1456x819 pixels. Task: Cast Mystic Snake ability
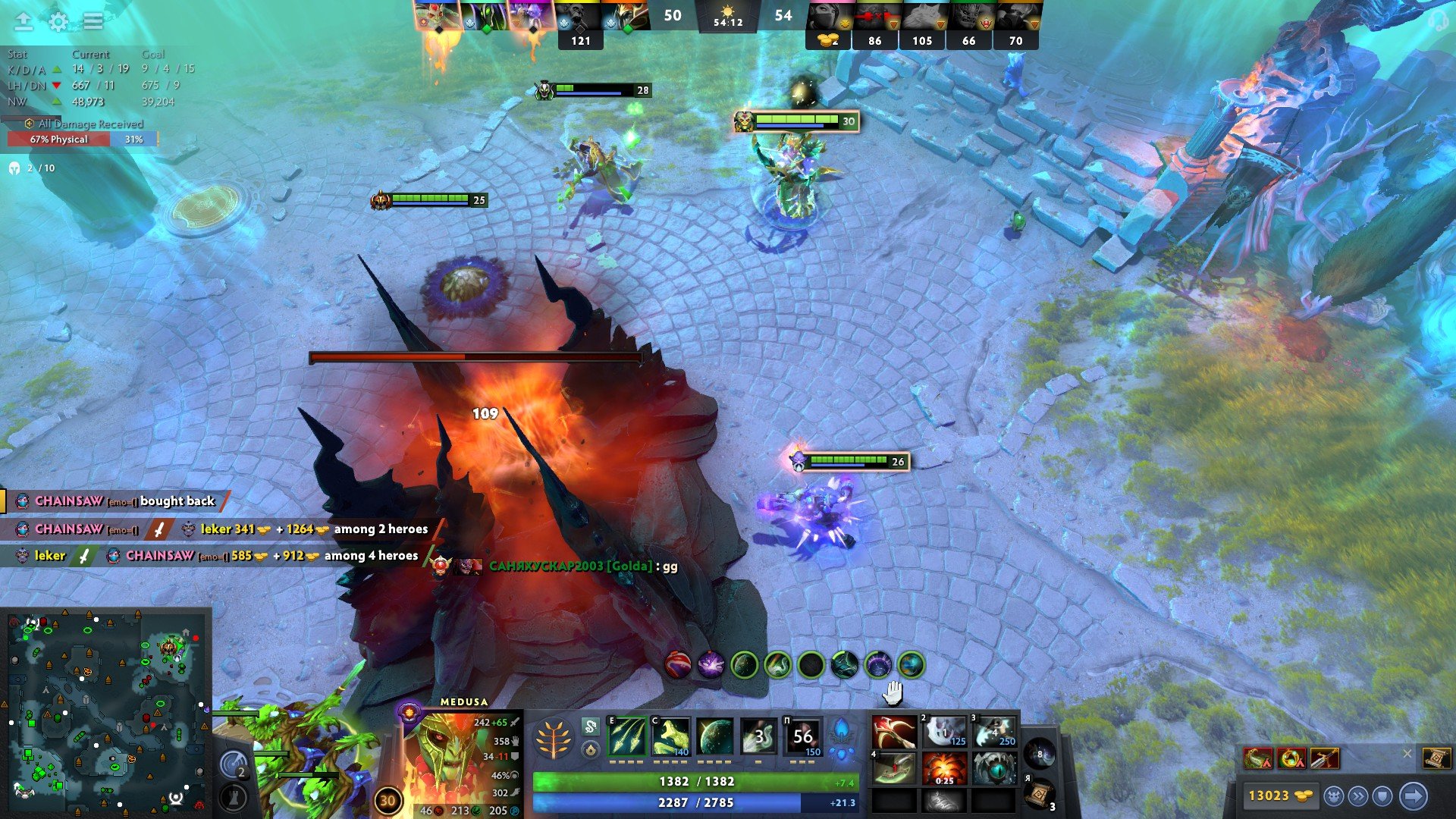[671, 736]
